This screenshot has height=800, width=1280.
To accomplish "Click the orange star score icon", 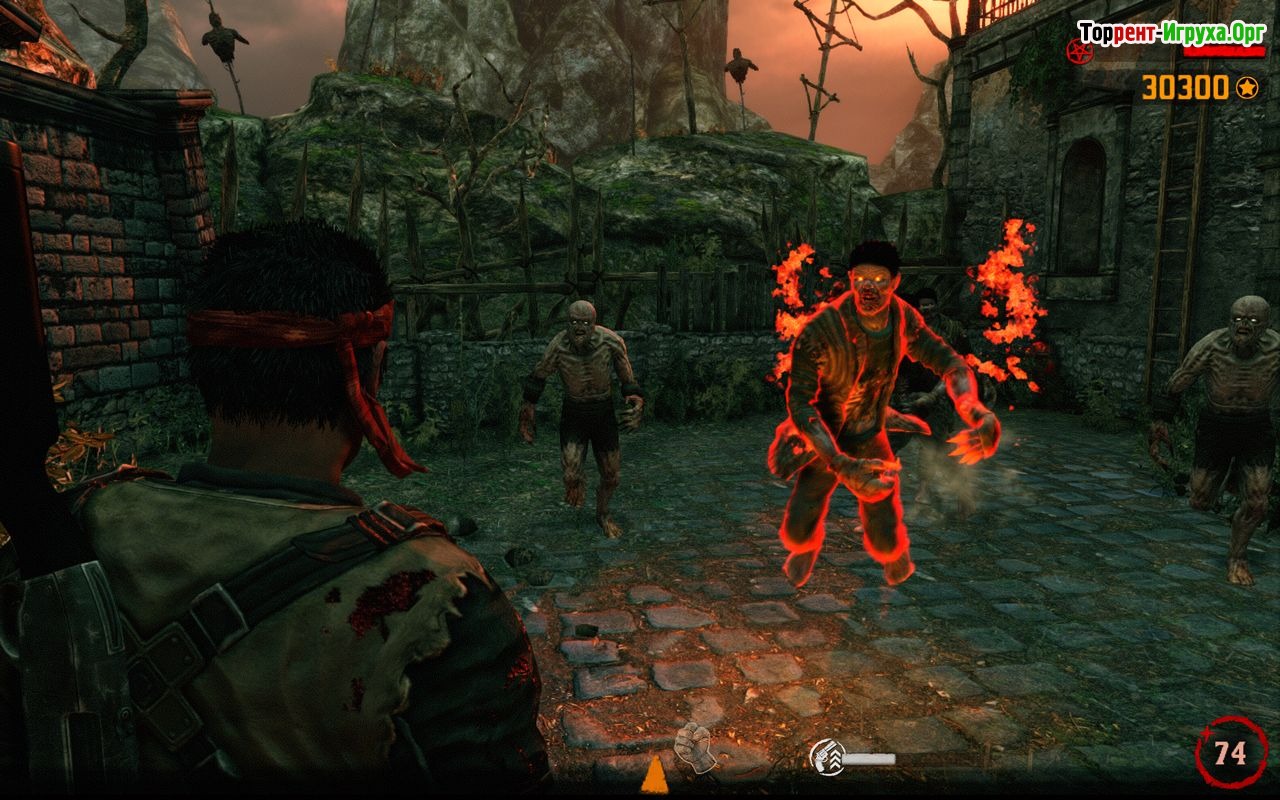I will (x=1246, y=88).
